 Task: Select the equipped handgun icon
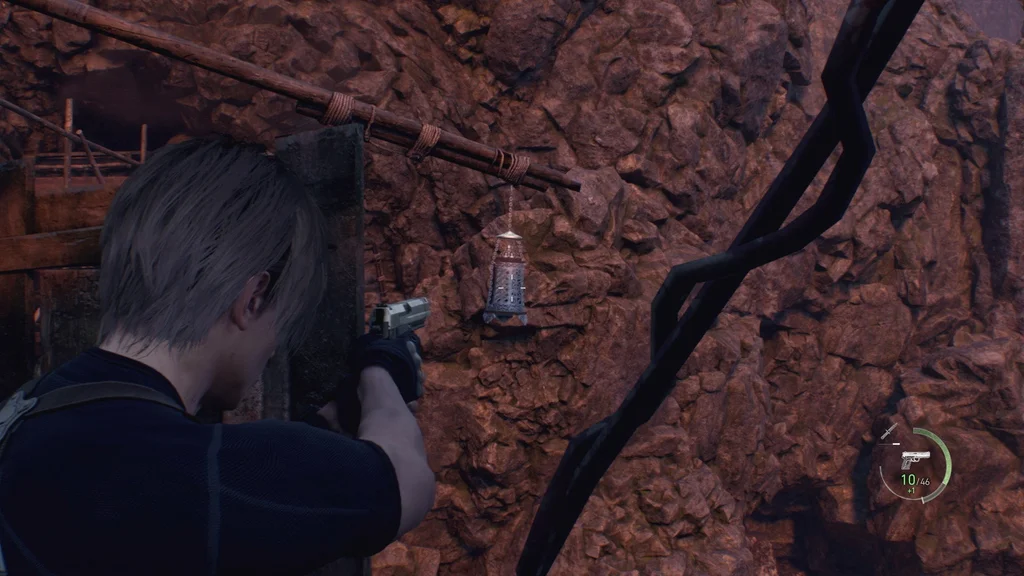click(x=913, y=461)
